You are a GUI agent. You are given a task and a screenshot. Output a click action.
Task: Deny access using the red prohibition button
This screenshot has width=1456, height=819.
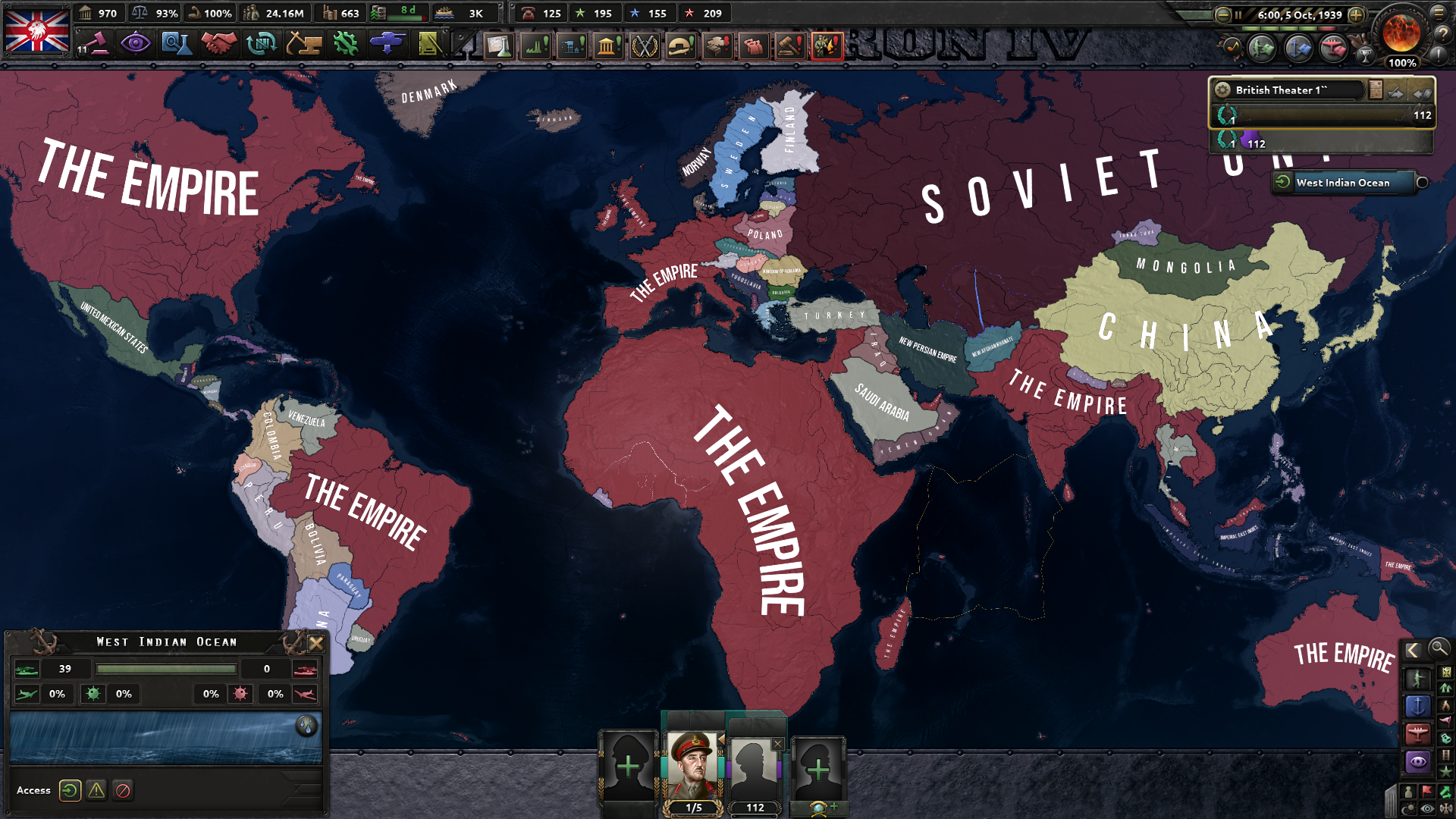(x=124, y=791)
